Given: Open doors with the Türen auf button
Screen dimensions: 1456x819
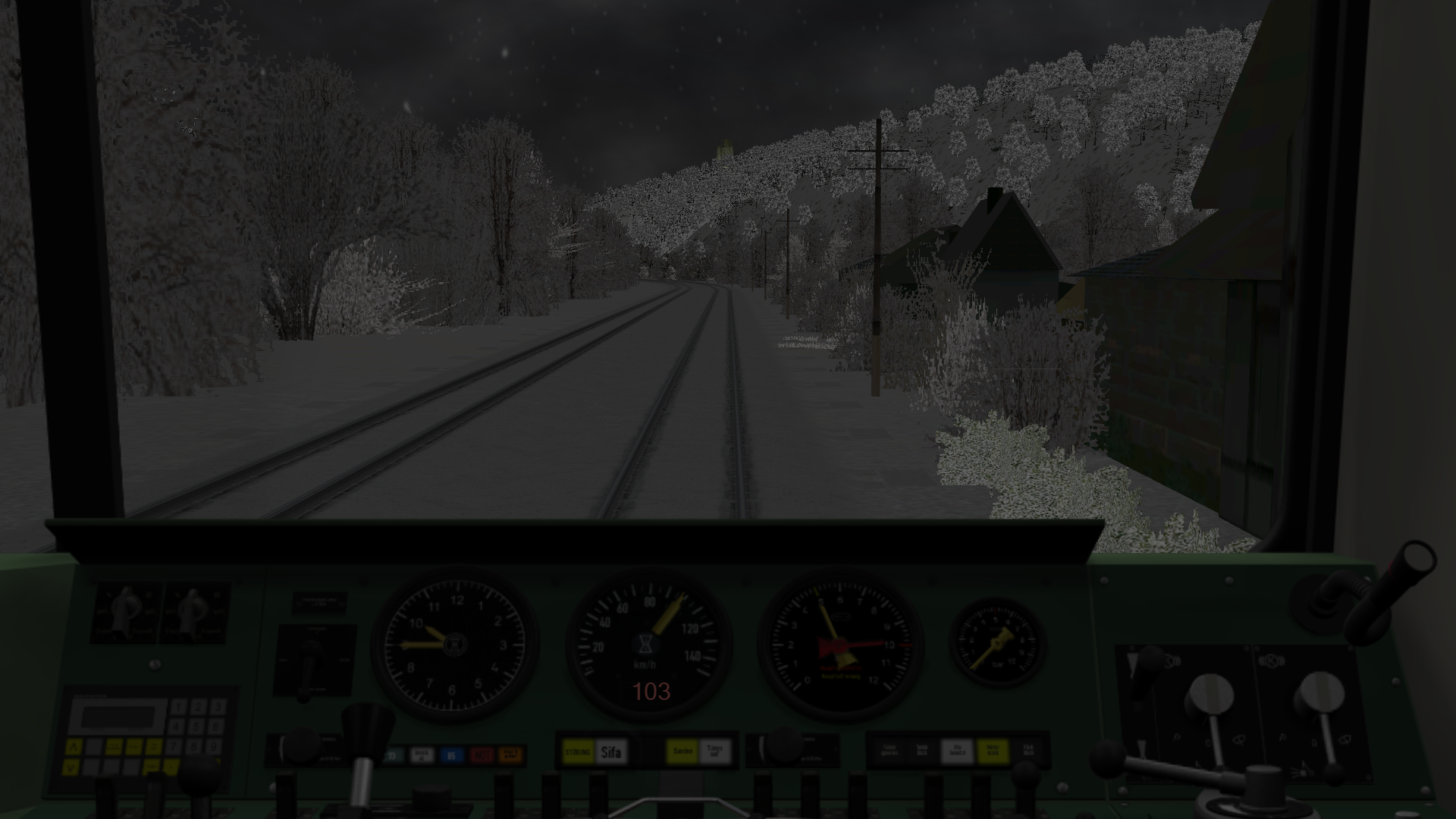Looking at the screenshot, I should [x=714, y=752].
